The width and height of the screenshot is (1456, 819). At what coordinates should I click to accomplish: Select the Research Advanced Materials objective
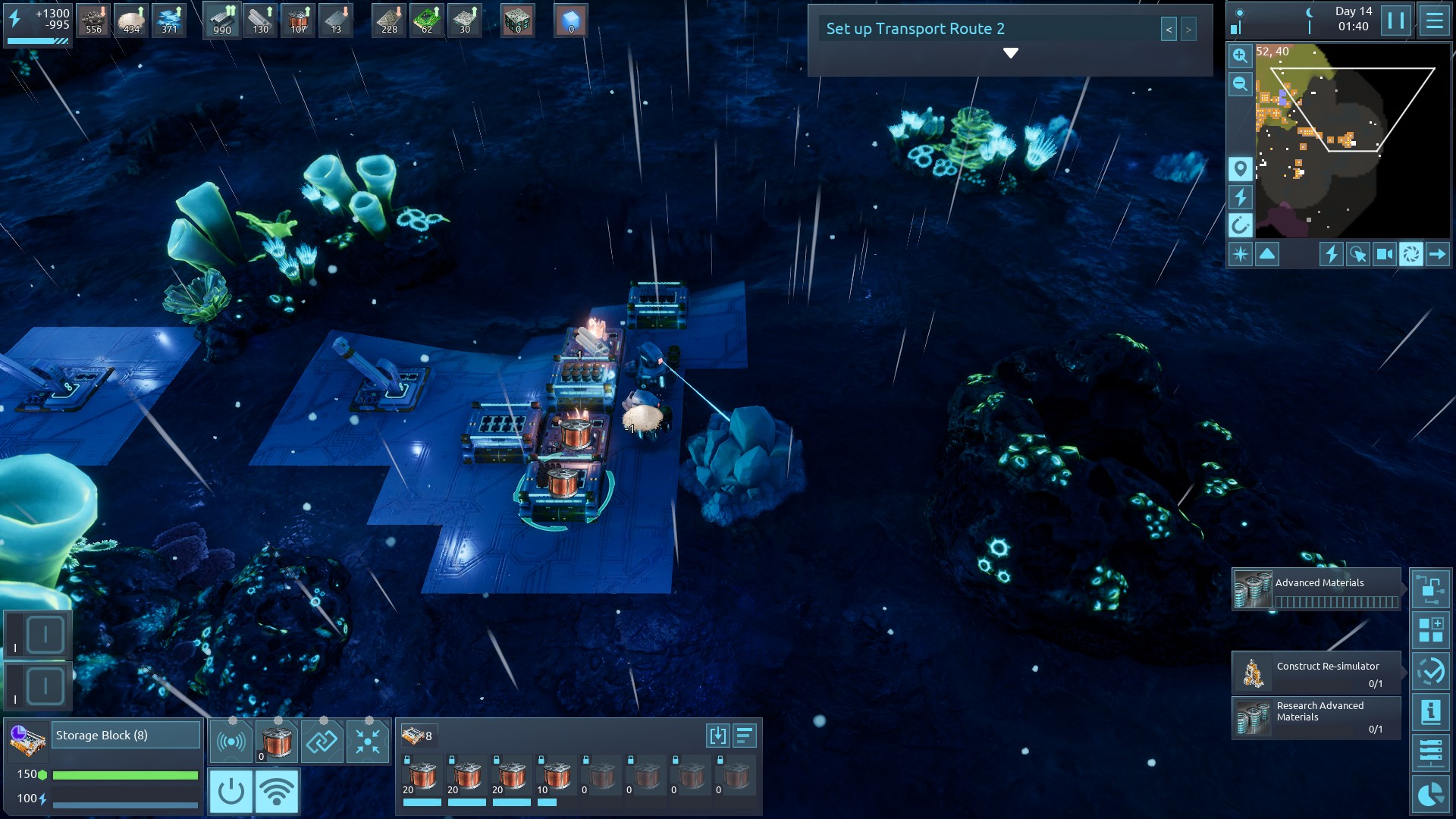click(x=1316, y=717)
